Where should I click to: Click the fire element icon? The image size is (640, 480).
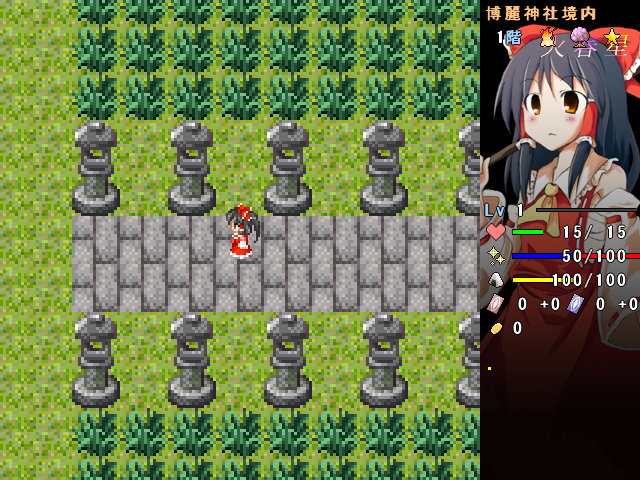pos(547,38)
